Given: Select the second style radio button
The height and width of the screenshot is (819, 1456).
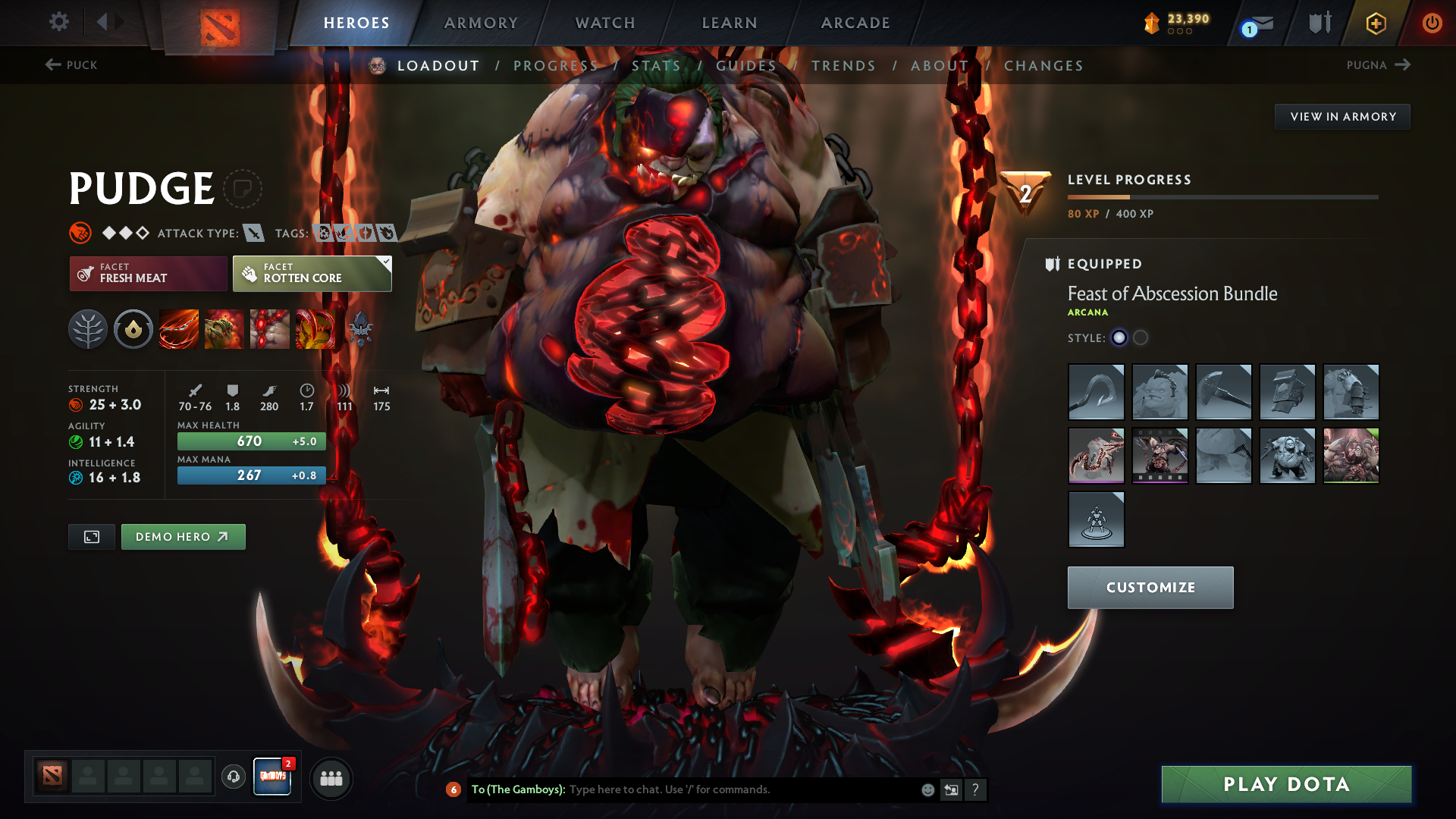Looking at the screenshot, I should click(1141, 338).
